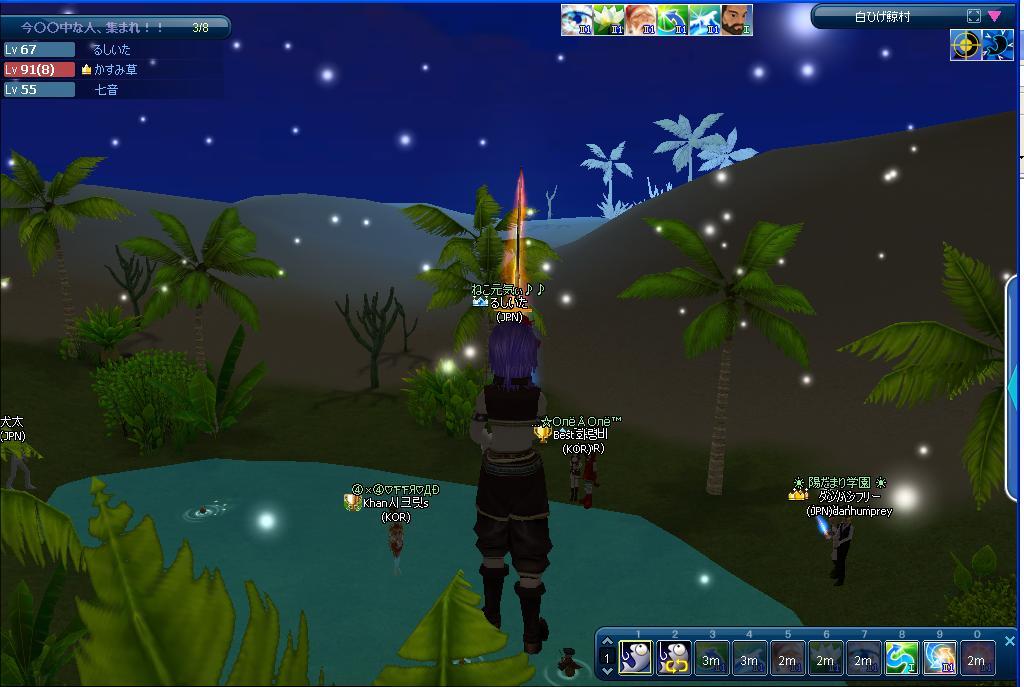
Task: Click the cooling-down skill in hotbar slot 0
Action: (977, 658)
